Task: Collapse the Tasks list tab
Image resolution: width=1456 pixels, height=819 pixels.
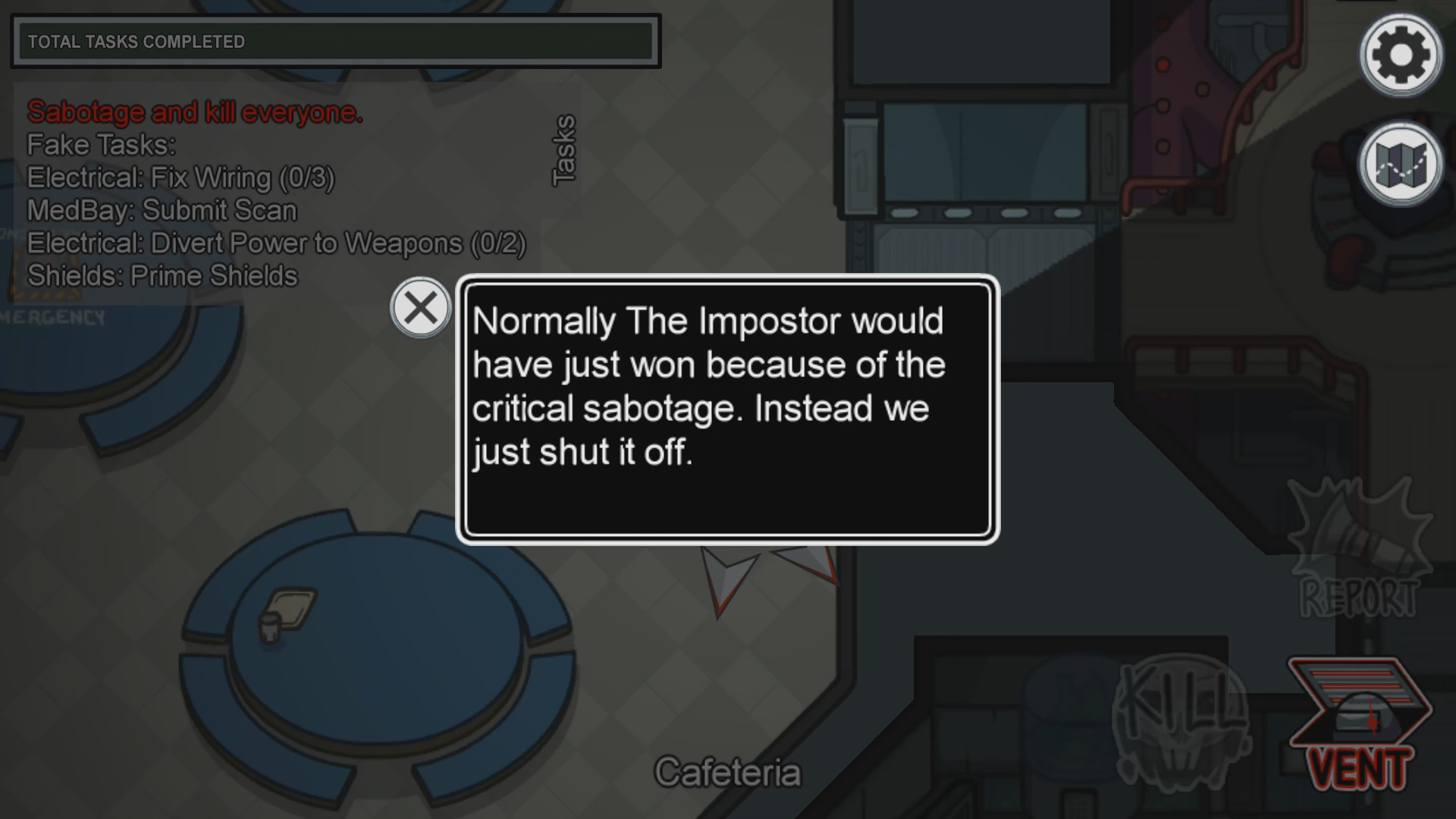Action: (x=563, y=150)
